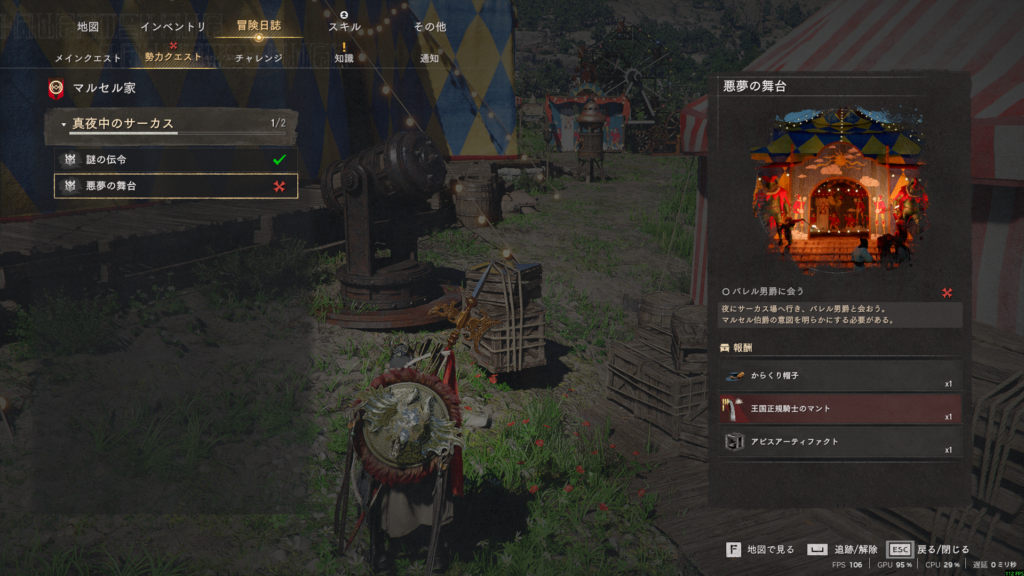Switch to the インベントリ tab

(173, 26)
